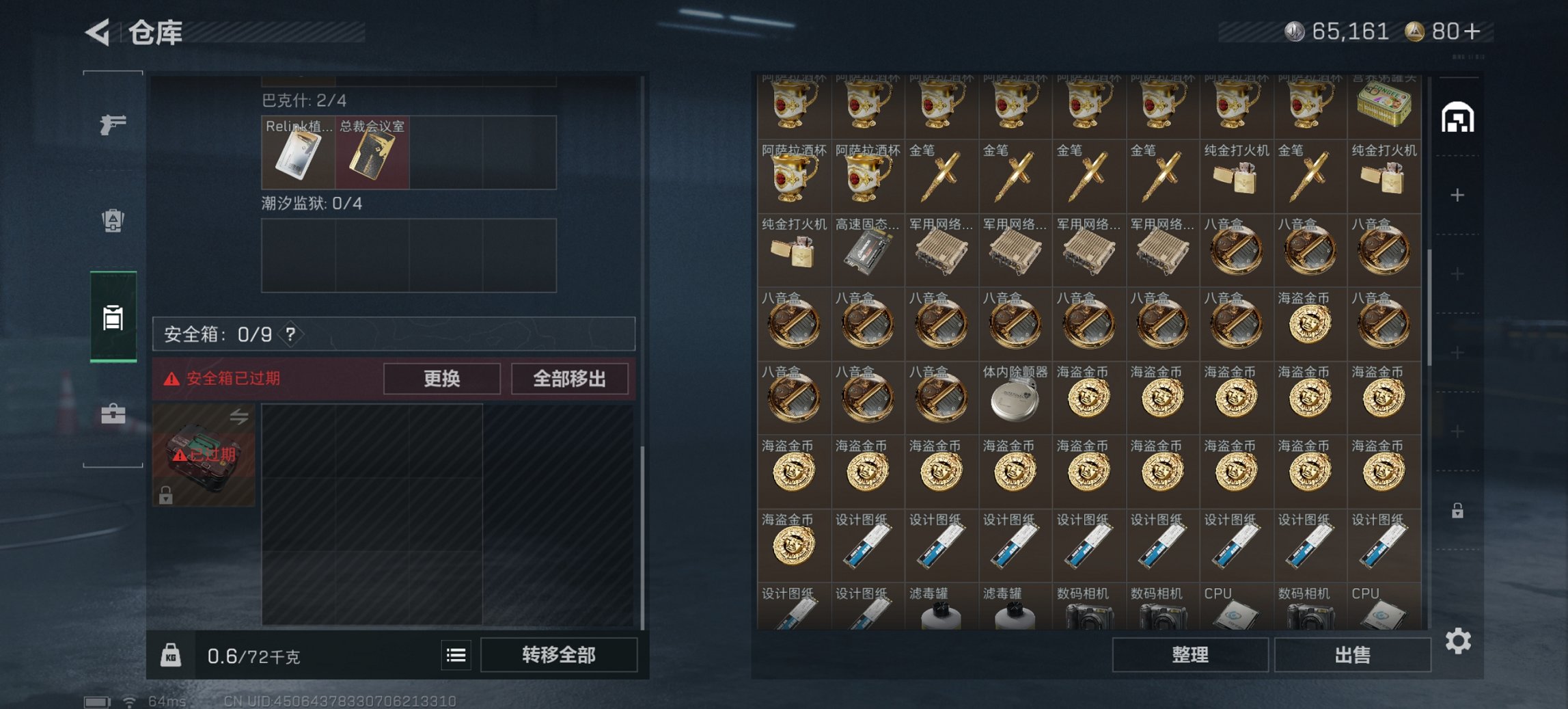This screenshot has width=1568, height=709.
Task: Select the weapons tab in the left sidebar
Action: (x=113, y=125)
